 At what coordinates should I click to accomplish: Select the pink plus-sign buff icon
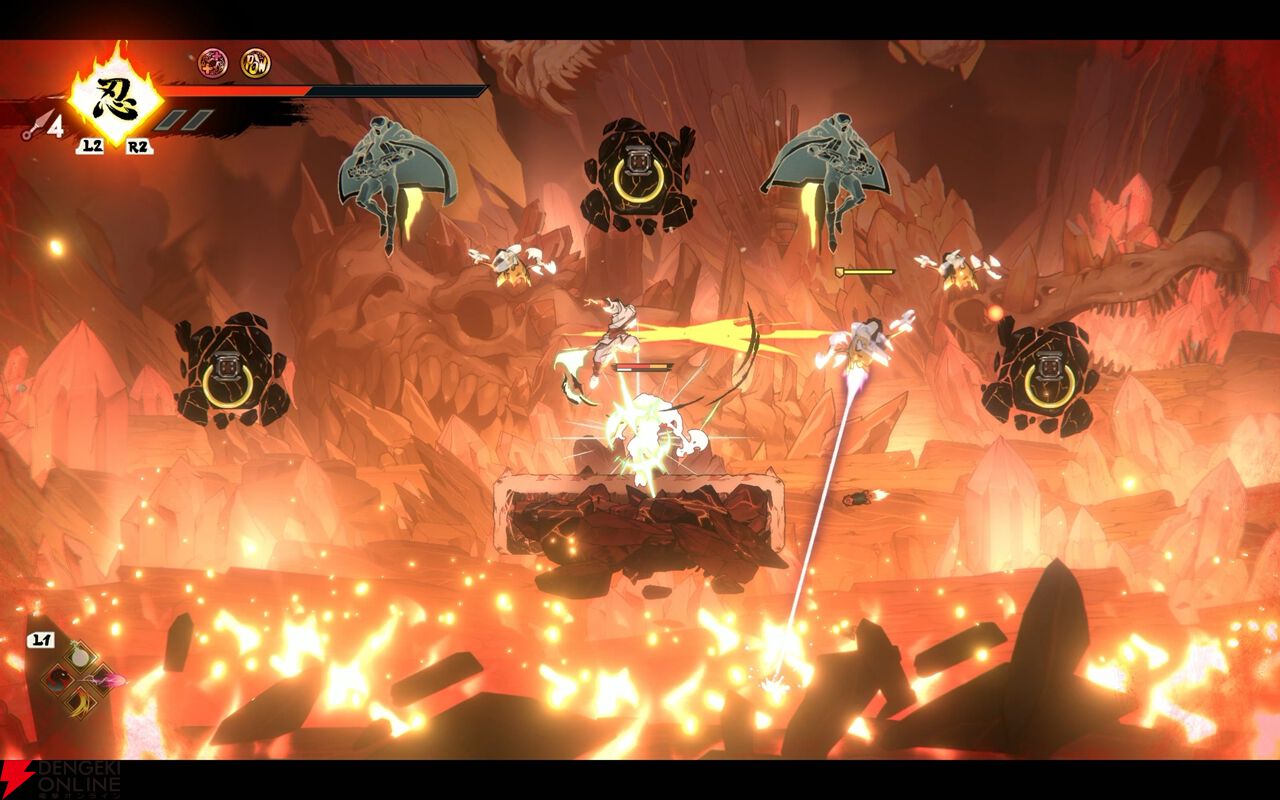coord(212,64)
